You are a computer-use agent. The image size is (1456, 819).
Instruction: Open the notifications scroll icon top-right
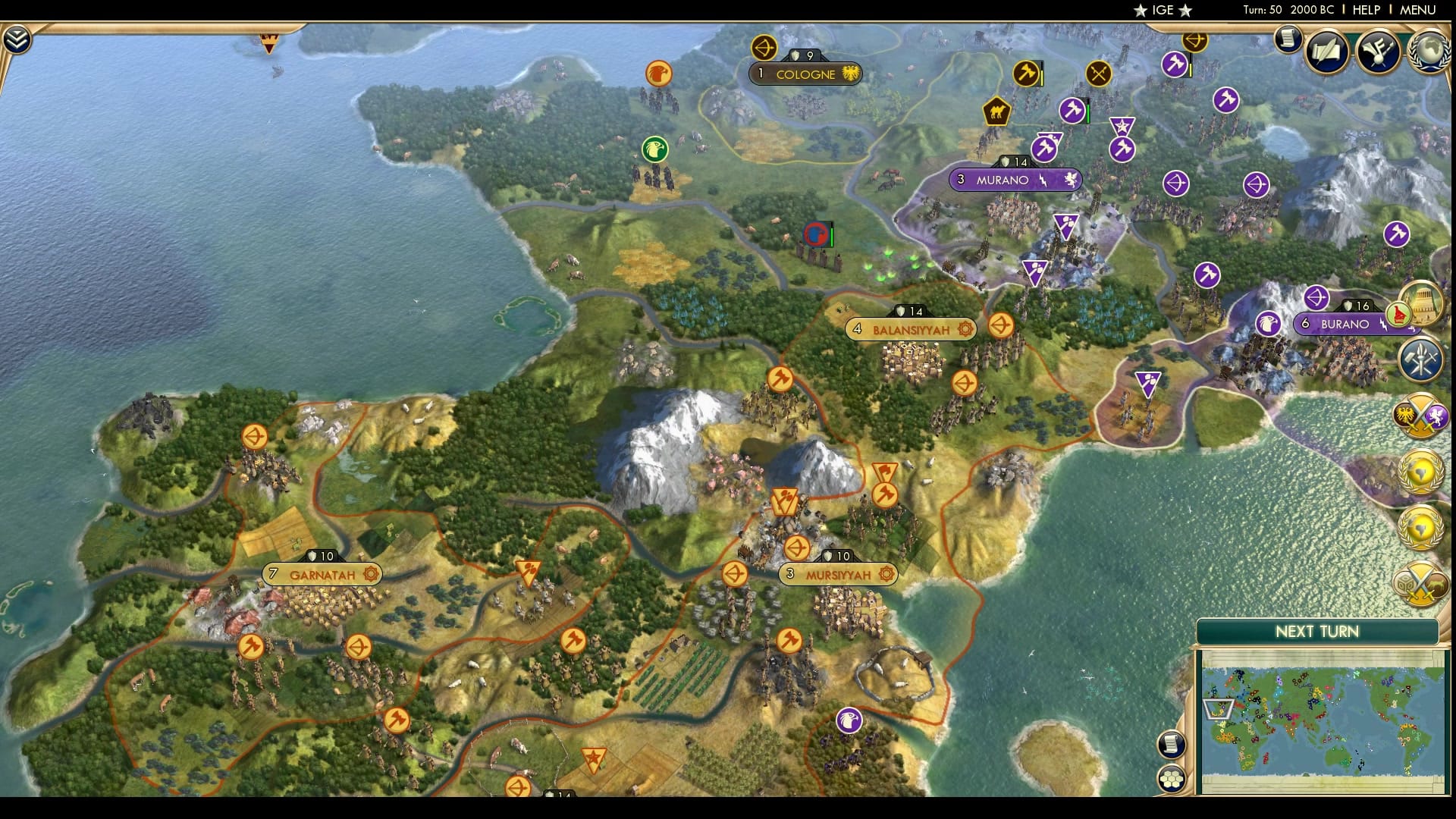point(1287,39)
